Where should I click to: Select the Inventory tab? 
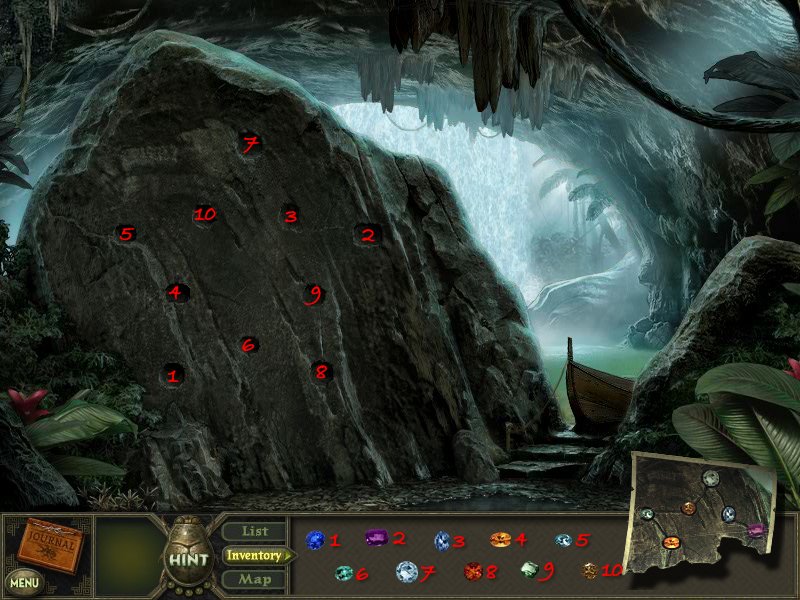click(254, 555)
